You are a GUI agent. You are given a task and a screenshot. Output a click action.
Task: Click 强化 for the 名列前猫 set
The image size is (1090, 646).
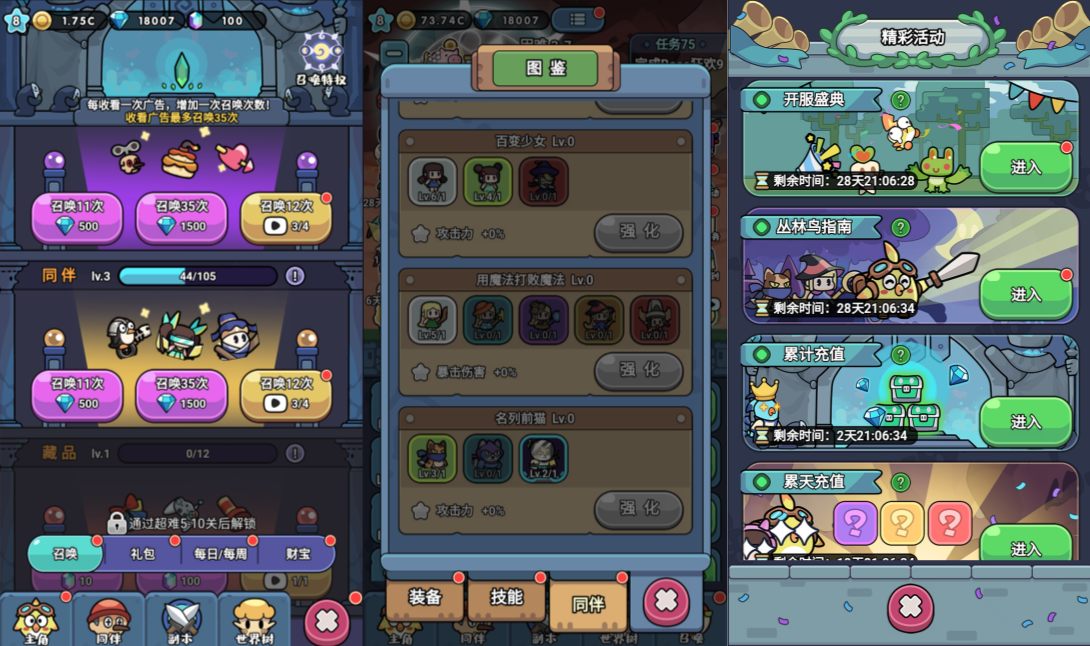[x=639, y=508]
